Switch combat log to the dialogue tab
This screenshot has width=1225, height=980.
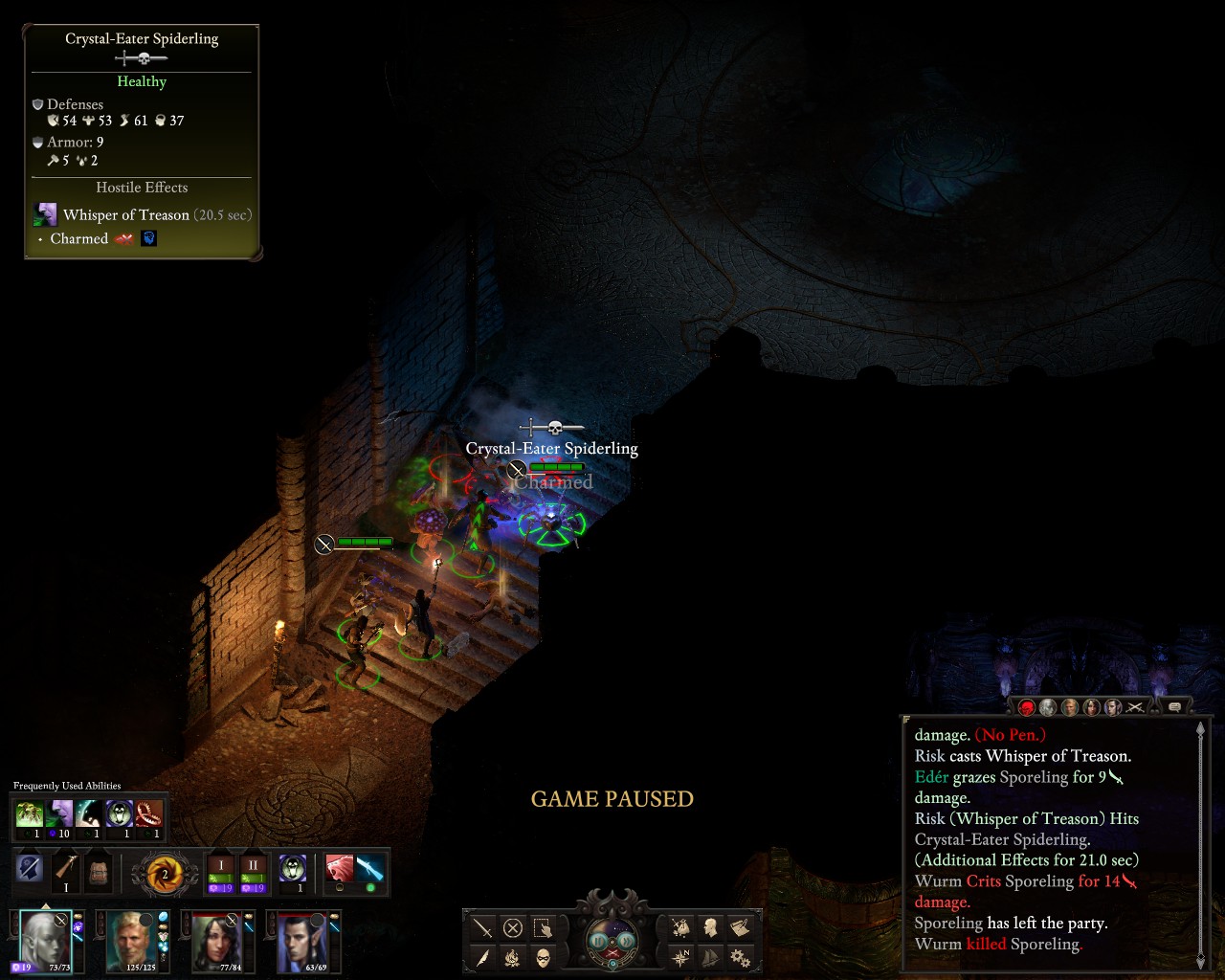coord(1174,707)
